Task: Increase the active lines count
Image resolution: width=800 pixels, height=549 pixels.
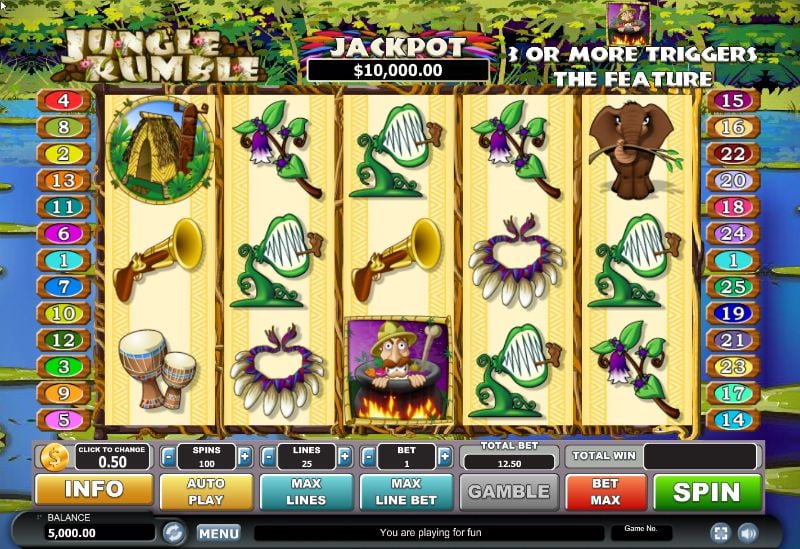Action: (x=345, y=457)
